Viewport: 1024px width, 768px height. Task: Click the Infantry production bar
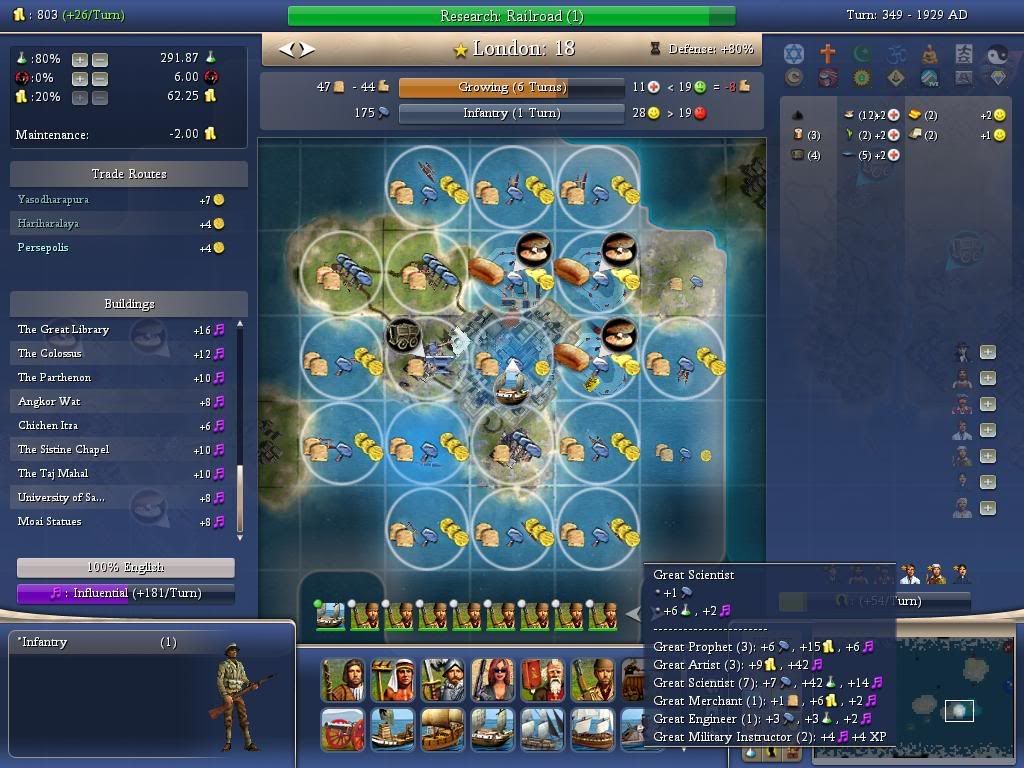pos(511,113)
